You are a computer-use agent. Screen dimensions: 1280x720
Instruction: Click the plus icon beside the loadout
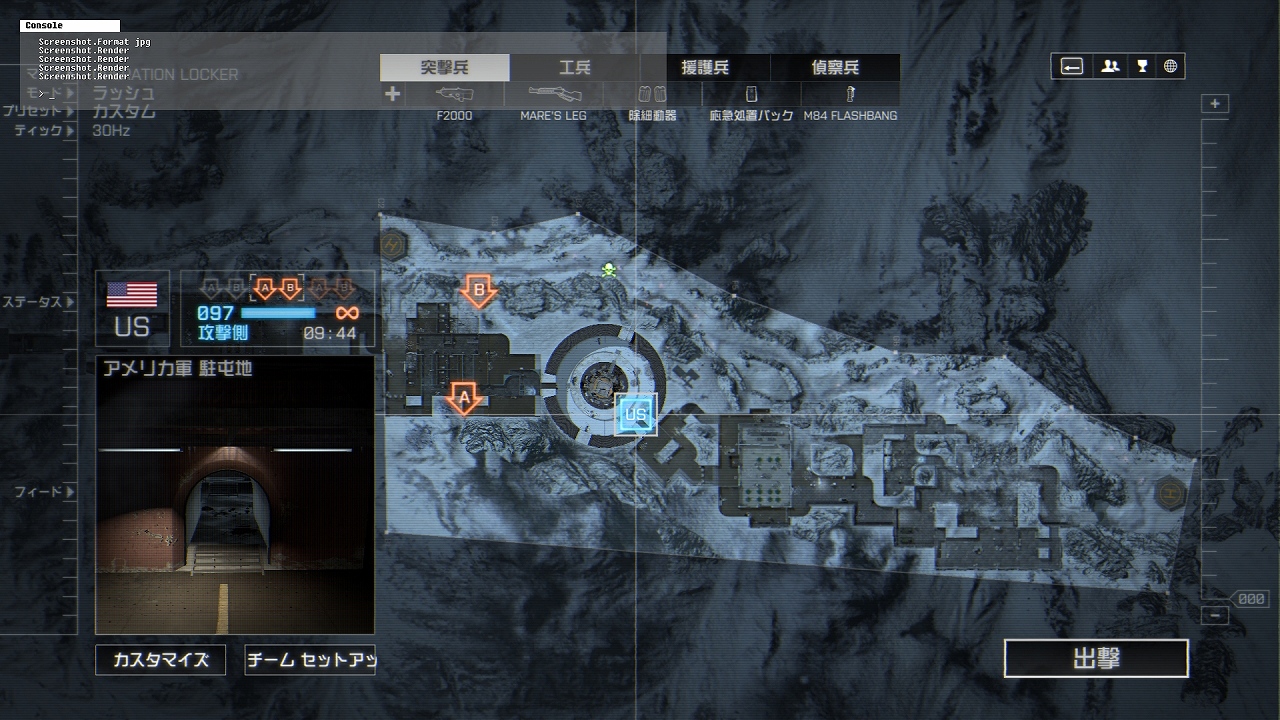(393, 94)
